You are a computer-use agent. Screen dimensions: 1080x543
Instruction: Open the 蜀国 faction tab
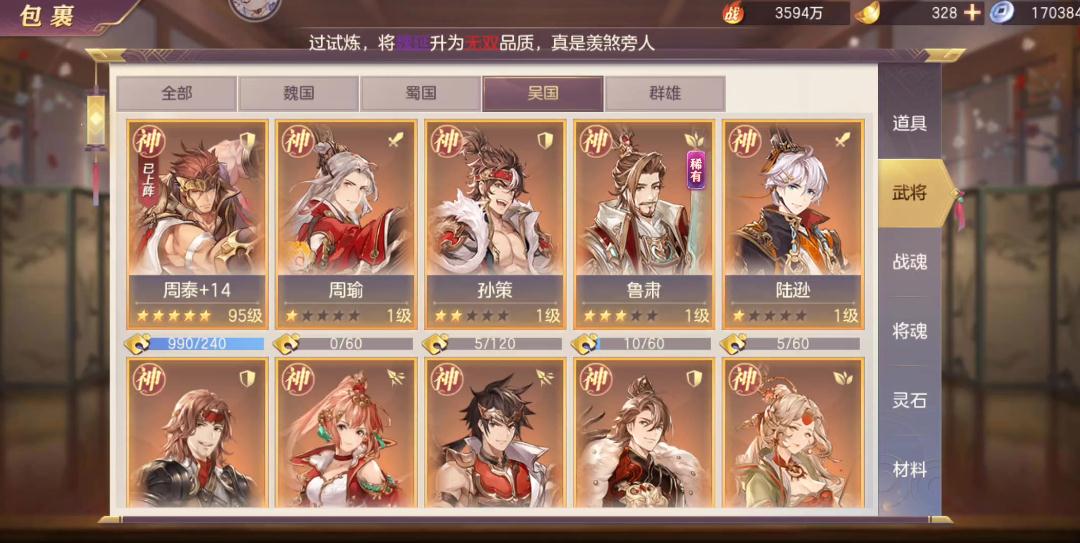pos(420,94)
